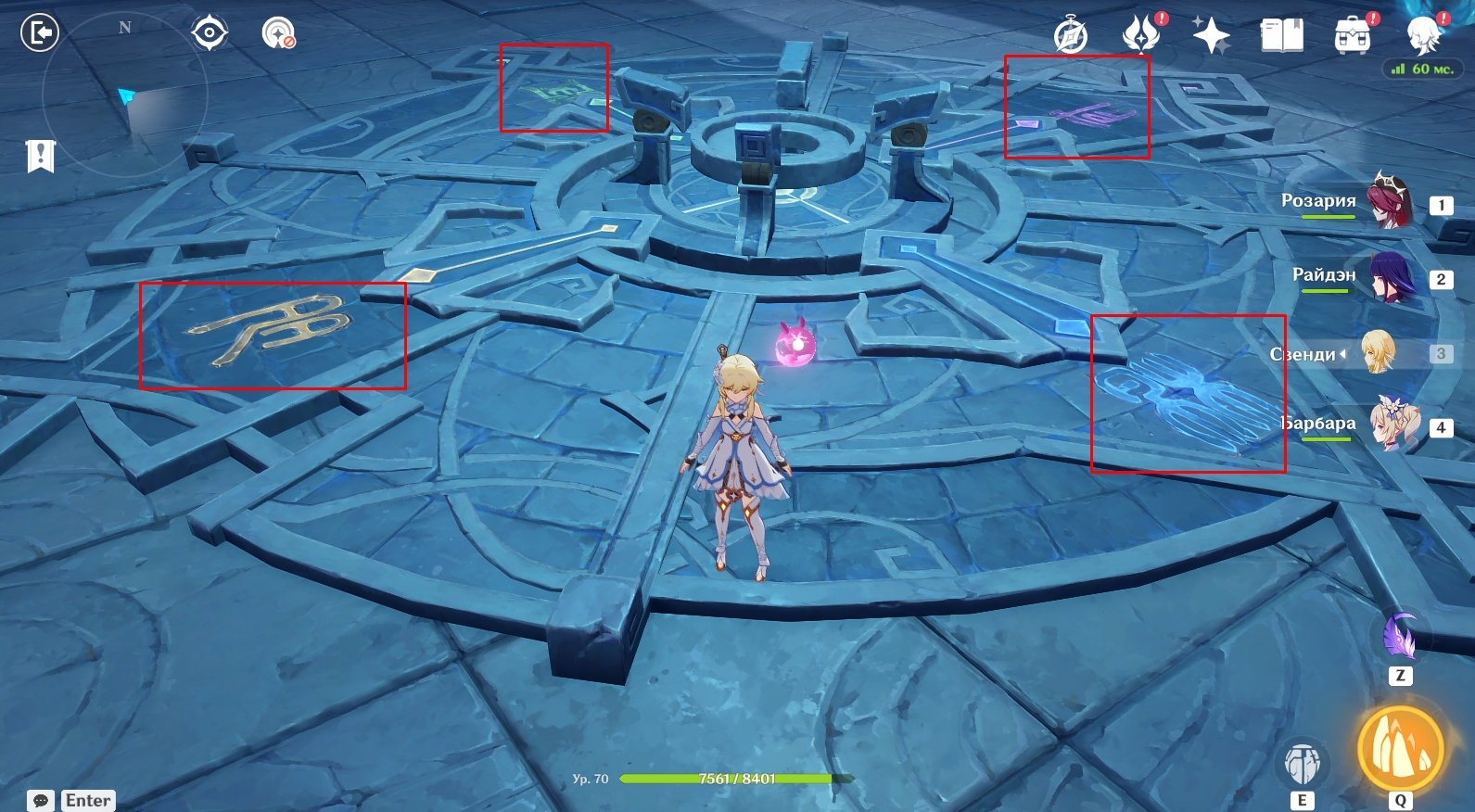1475x812 pixels.
Task: Use the purple crystal gadget icon
Action: click(x=1400, y=636)
